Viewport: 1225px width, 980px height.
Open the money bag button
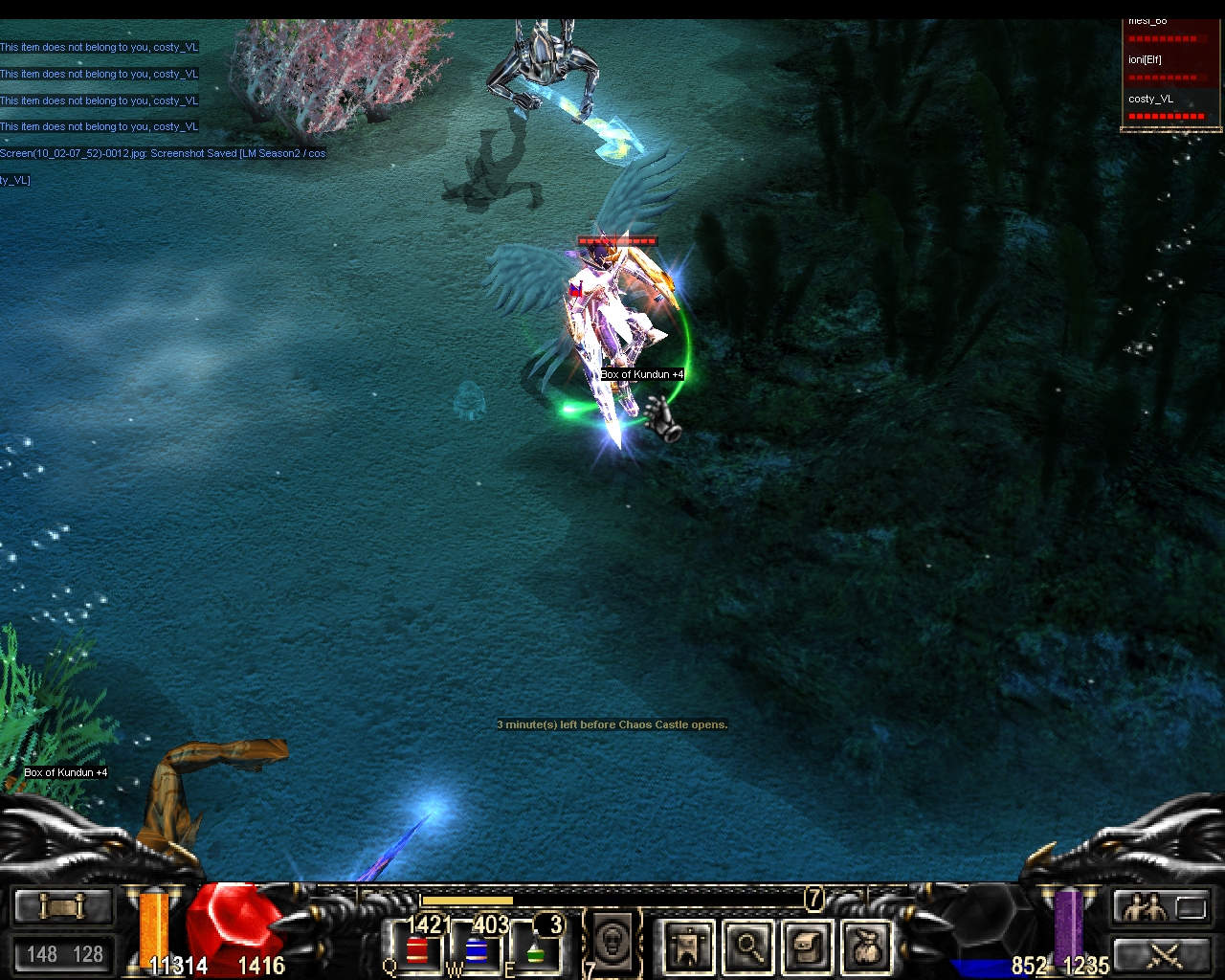[x=867, y=947]
